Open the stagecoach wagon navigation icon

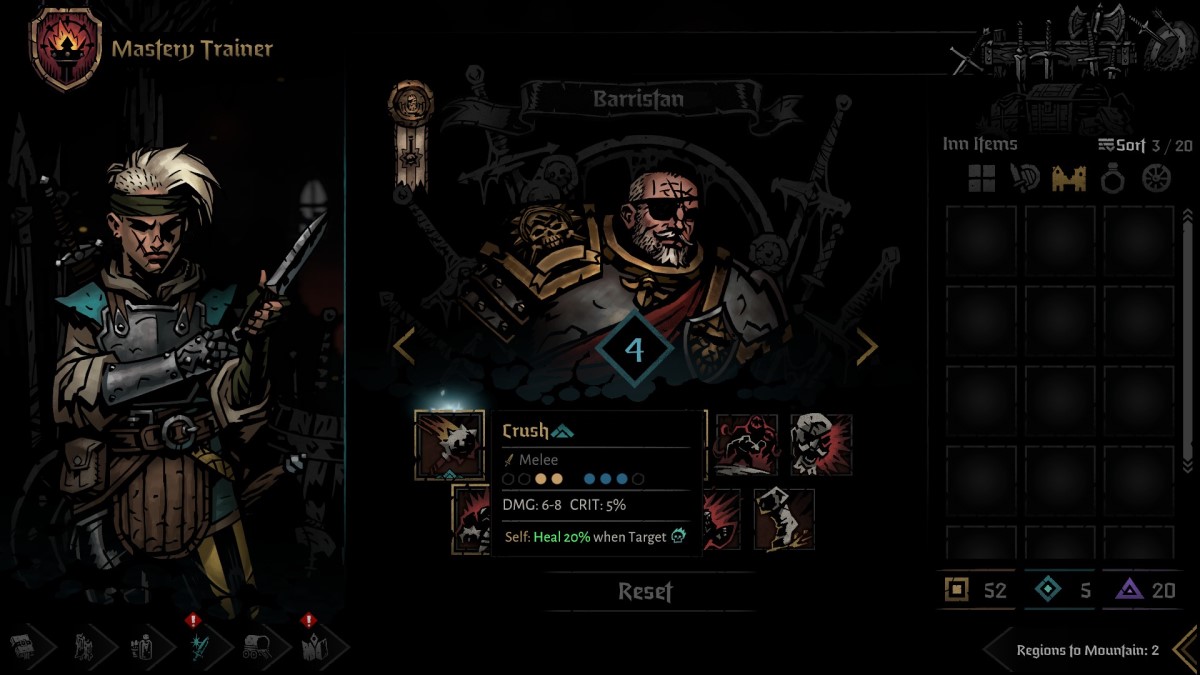tap(255, 648)
